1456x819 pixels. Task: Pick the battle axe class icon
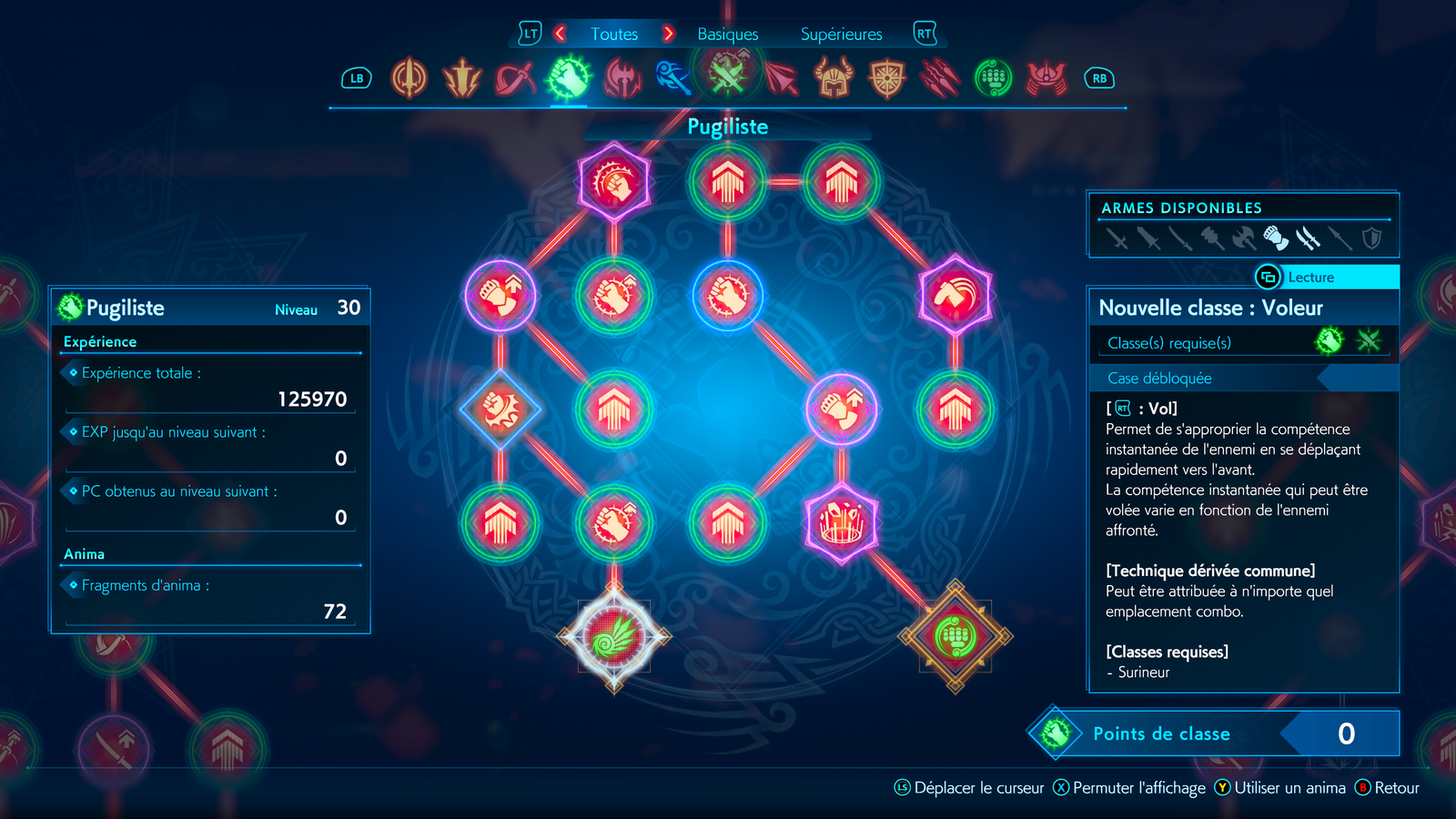pos(622,78)
